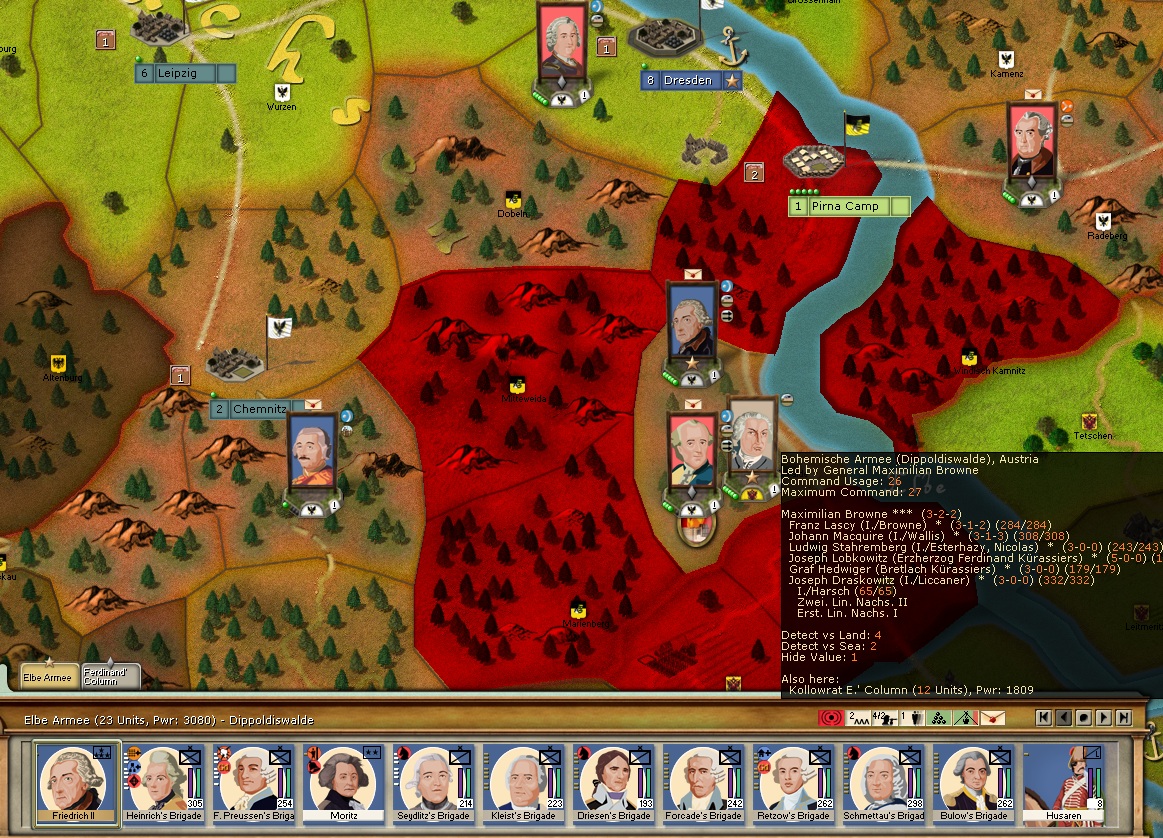This screenshot has height=838, width=1163.
Task: Jump to the first unit in list
Action: click(x=1044, y=717)
